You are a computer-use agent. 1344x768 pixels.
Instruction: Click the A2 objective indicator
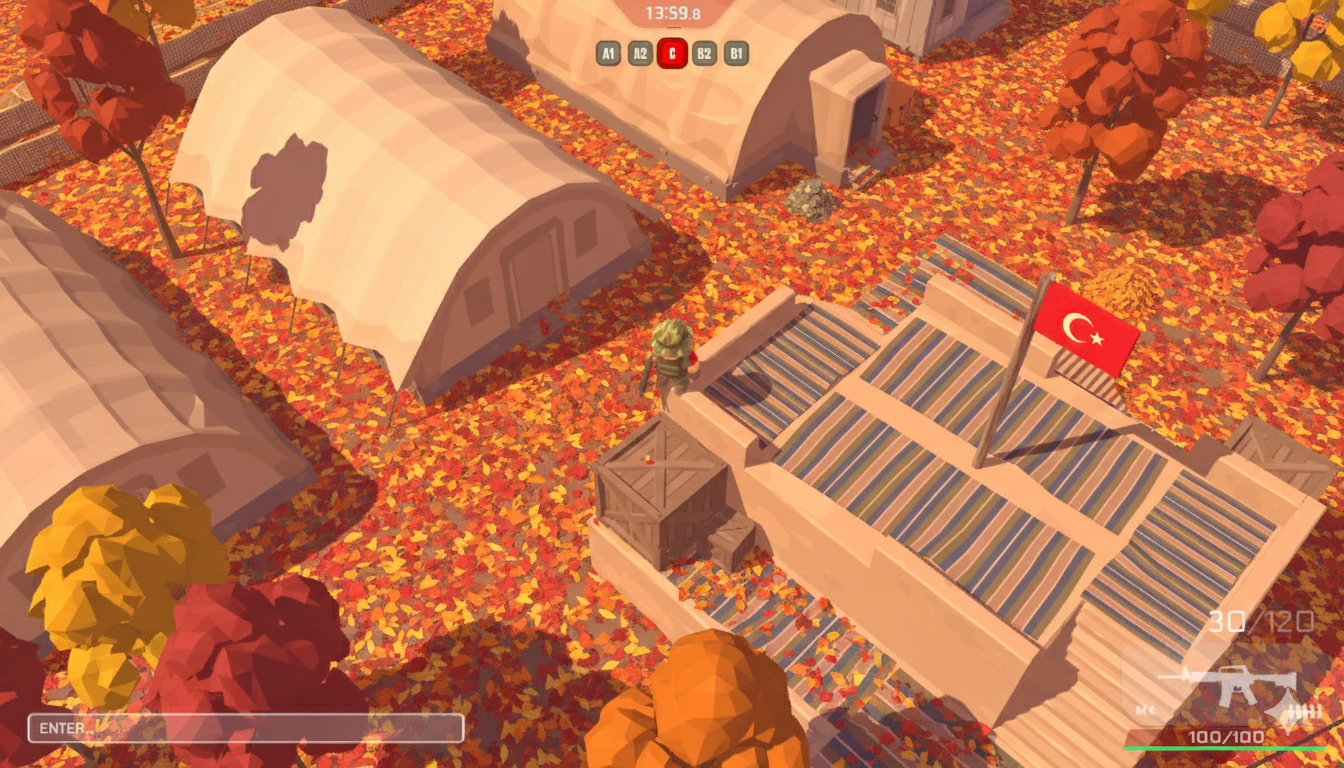pos(640,53)
